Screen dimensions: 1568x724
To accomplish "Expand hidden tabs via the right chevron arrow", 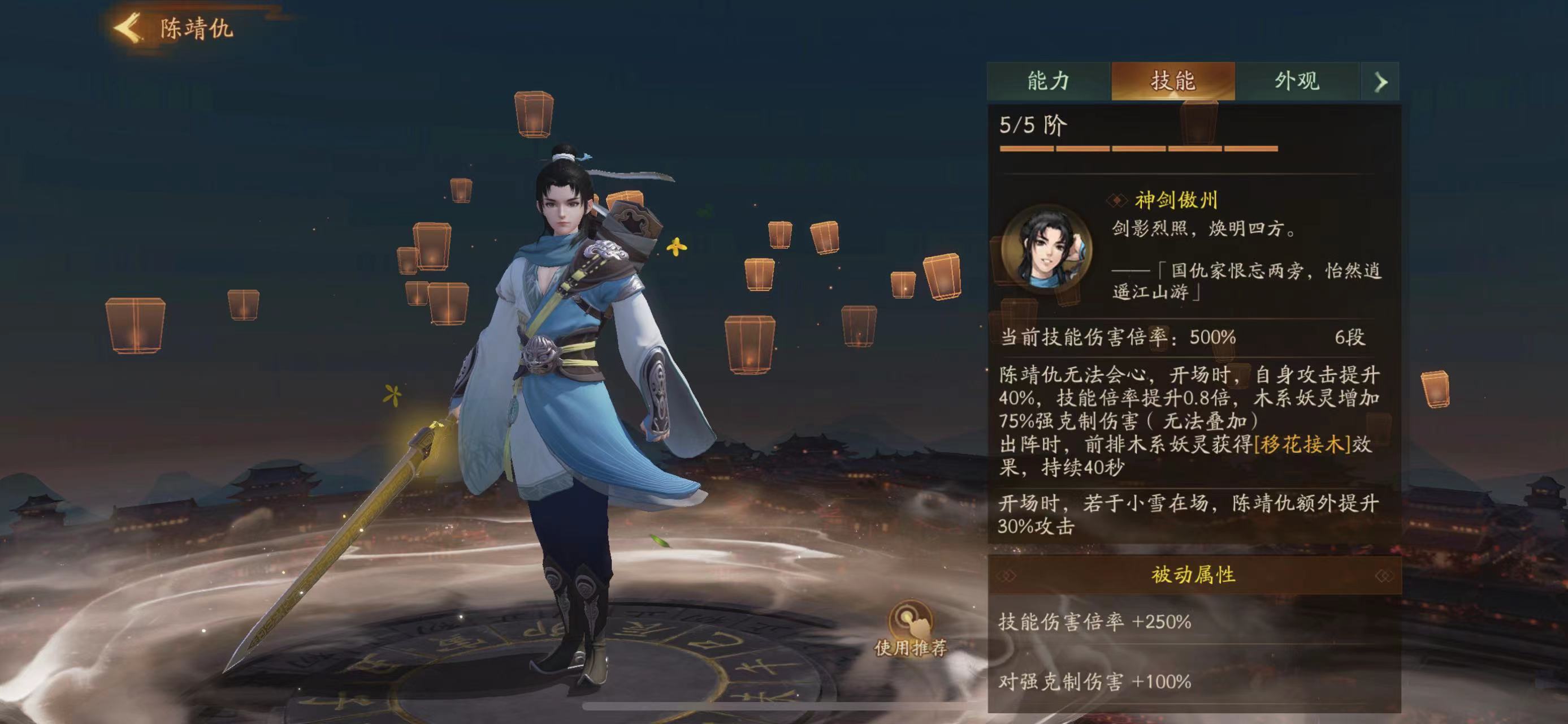I will point(1381,80).
